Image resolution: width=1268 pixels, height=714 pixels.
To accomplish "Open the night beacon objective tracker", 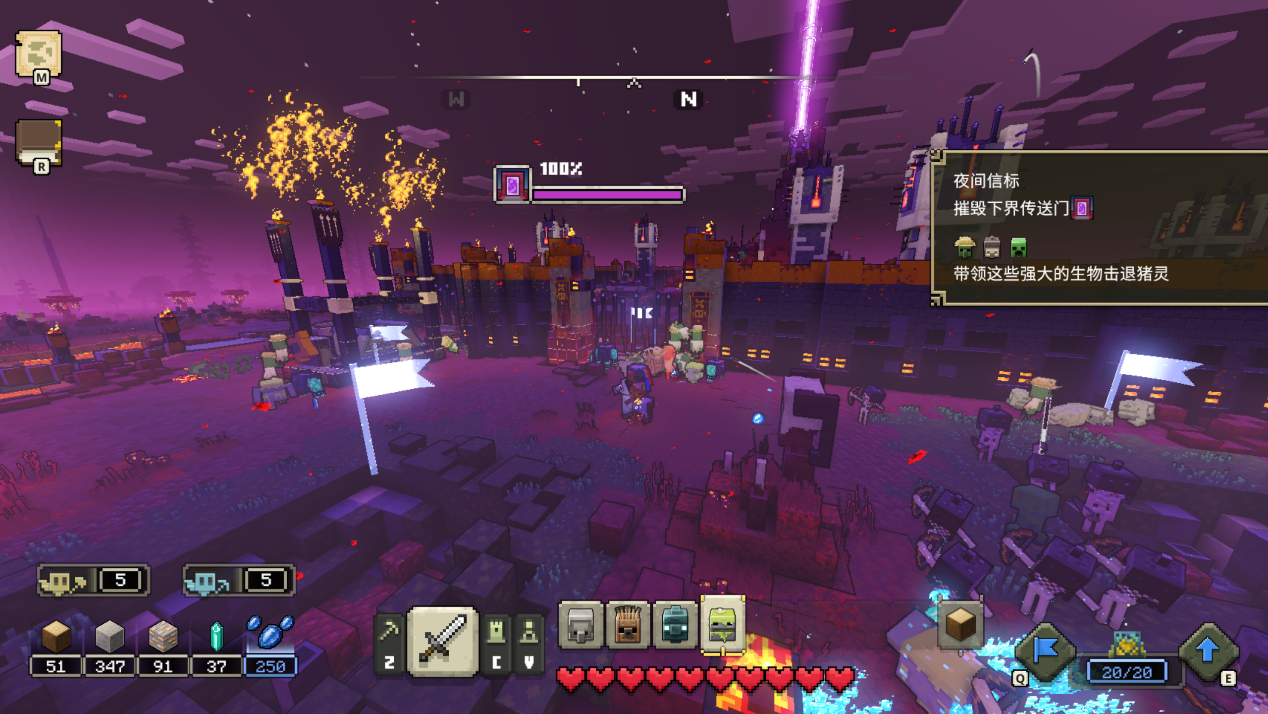I will click(1098, 226).
